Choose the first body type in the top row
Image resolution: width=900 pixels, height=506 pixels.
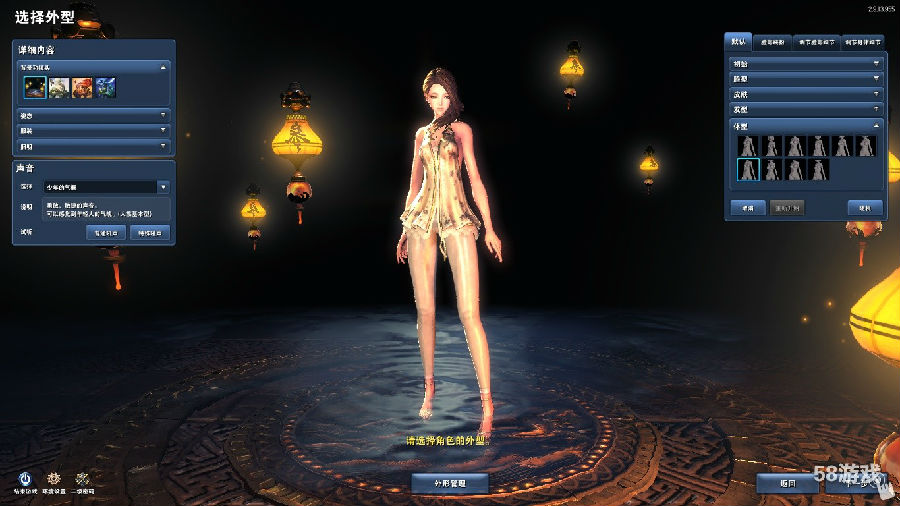(x=748, y=146)
